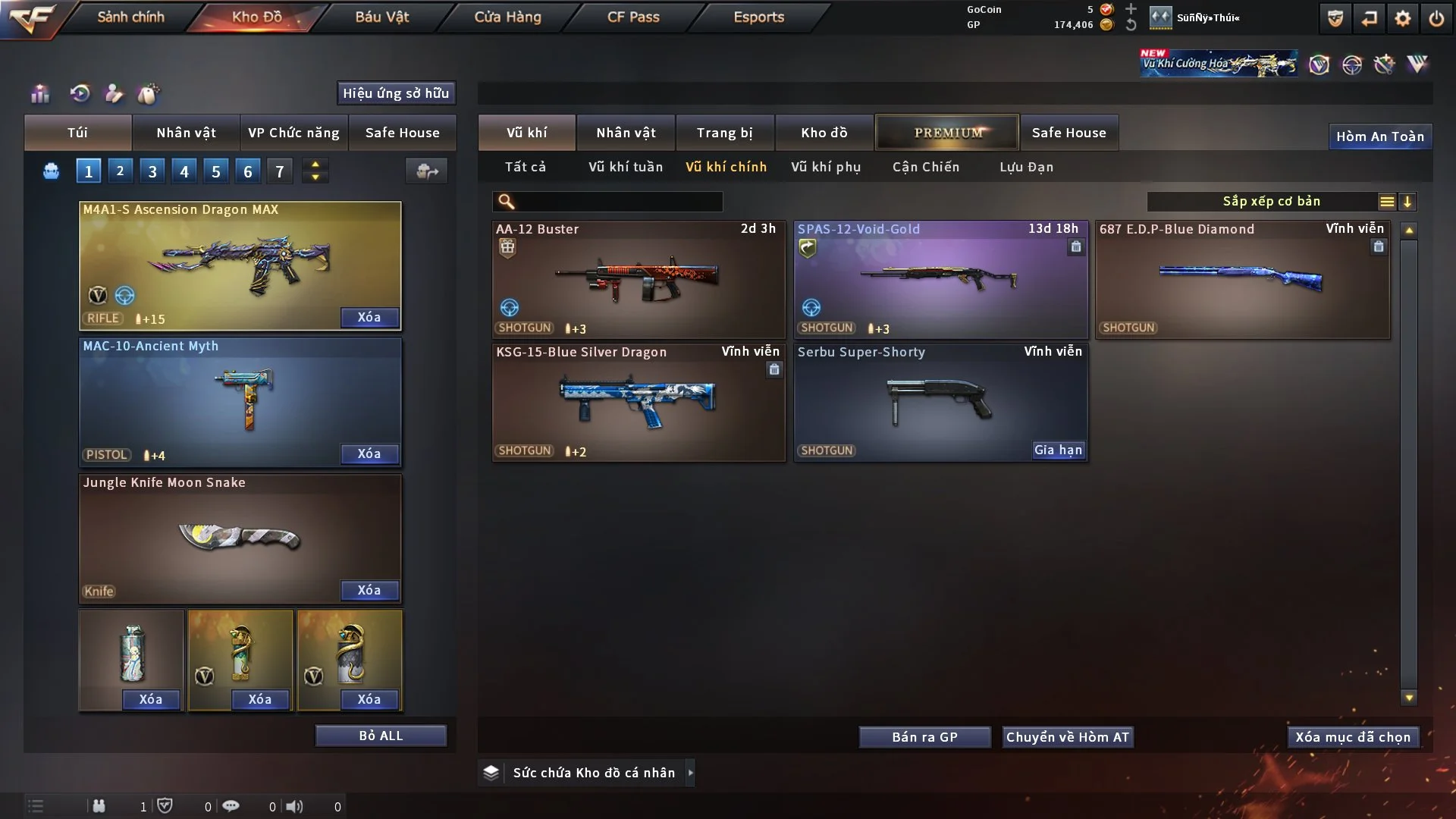The width and height of the screenshot is (1456, 819).
Task: Click Gia hạn on Serbu Super-Shorty
Action: [x=1058, y=450]
